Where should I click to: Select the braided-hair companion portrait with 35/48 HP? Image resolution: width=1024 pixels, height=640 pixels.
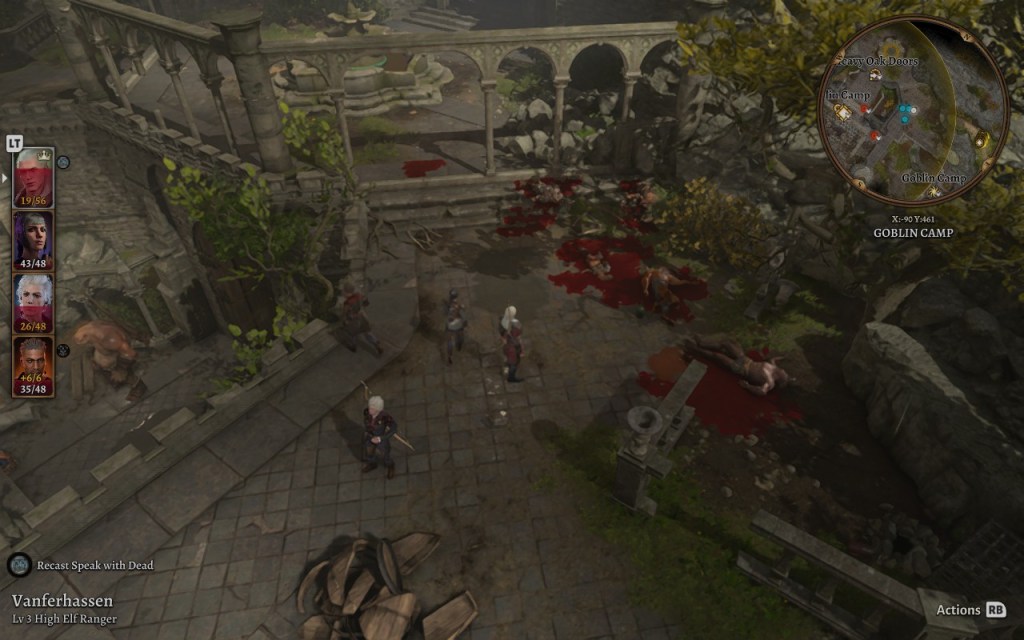pyautogui.click(x=33, y=365)
